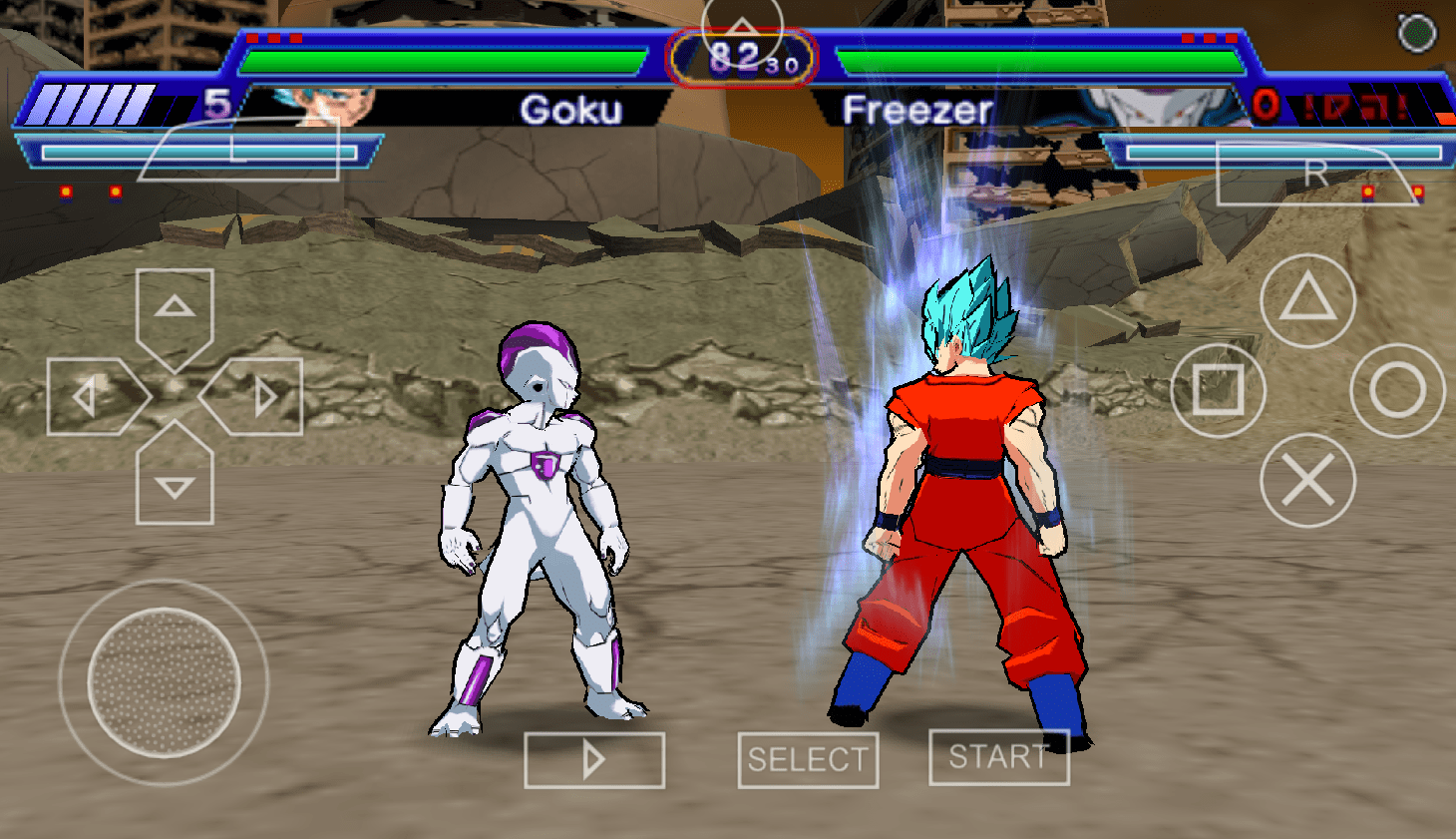The width and height of the screenshot is (1456, 839).
Task: Tap the cross touch button
Action: click(1307, 481)
